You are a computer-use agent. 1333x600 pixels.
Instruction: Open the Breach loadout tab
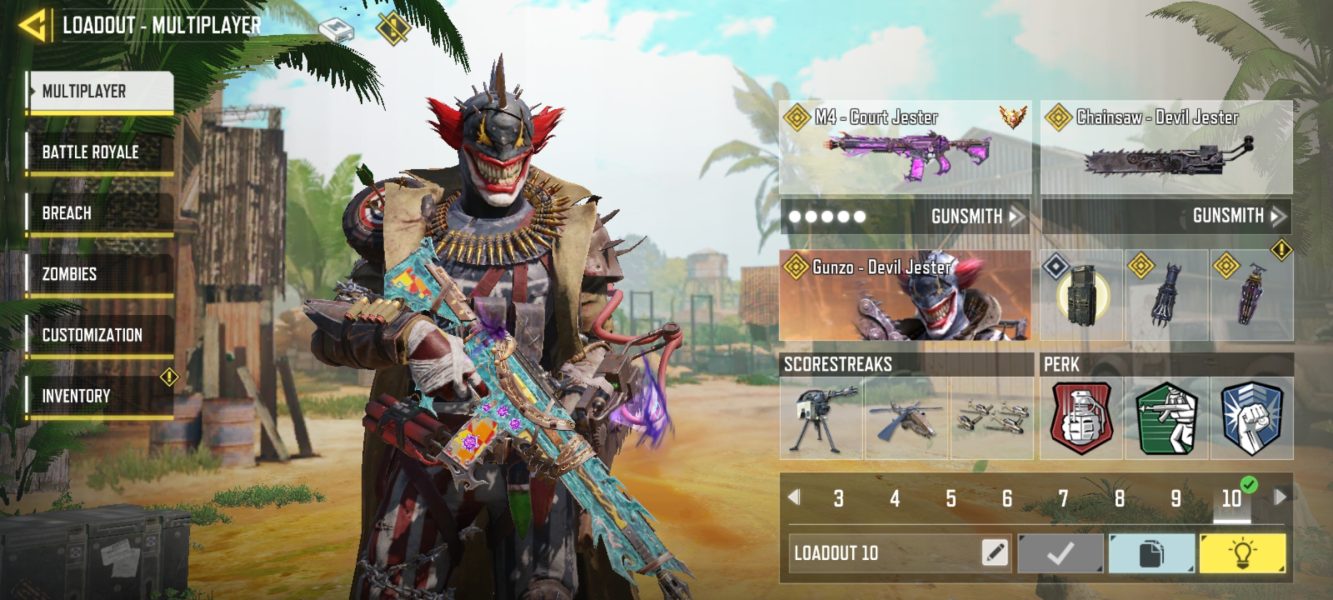pyautogui.click(x=99, y=214)
